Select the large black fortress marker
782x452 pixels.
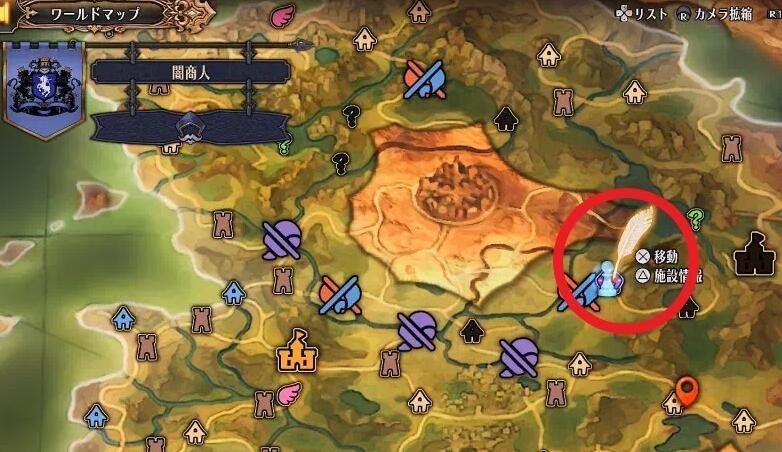[756, 254]
